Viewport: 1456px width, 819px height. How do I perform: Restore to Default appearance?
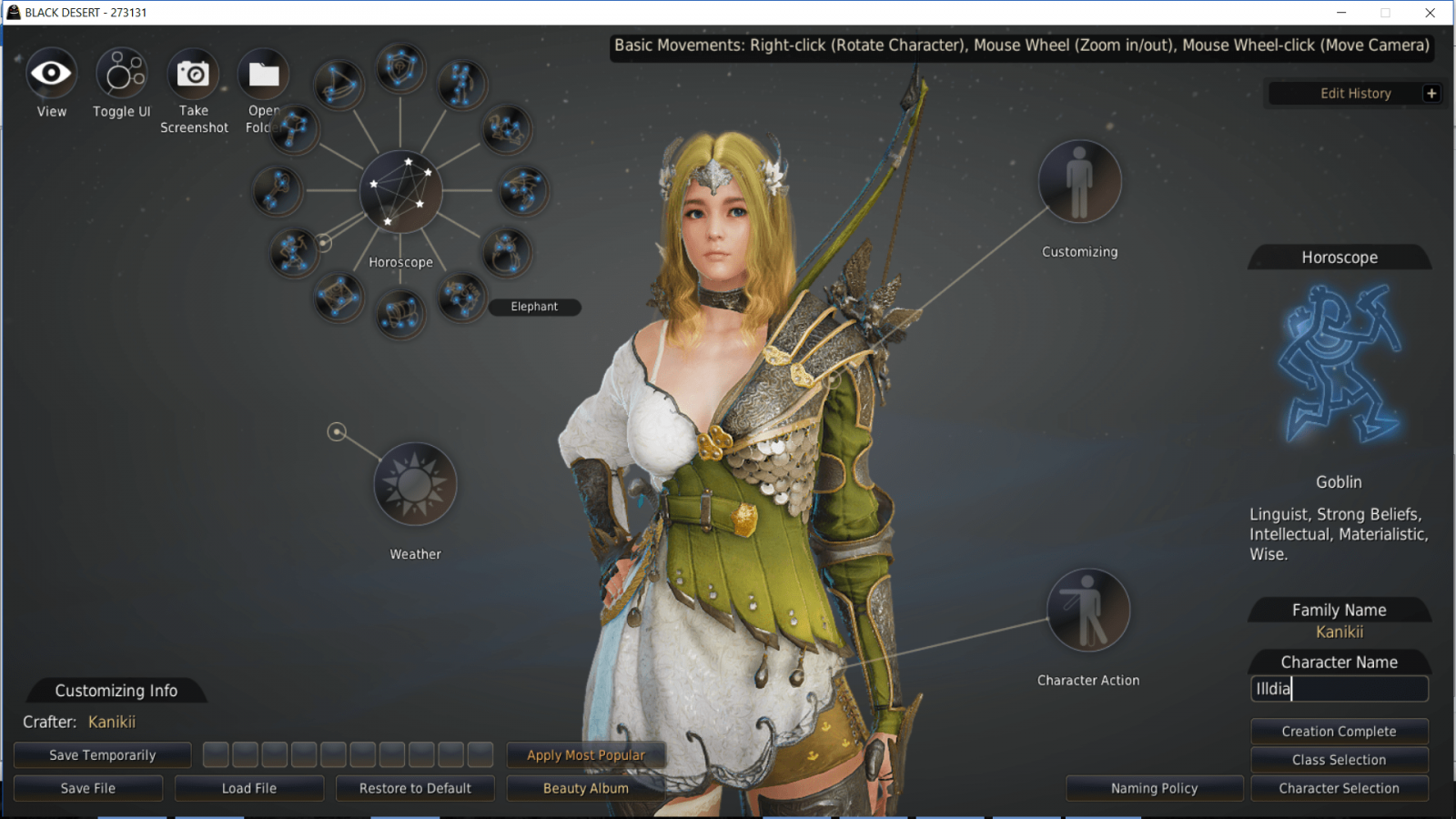[415, 788]
